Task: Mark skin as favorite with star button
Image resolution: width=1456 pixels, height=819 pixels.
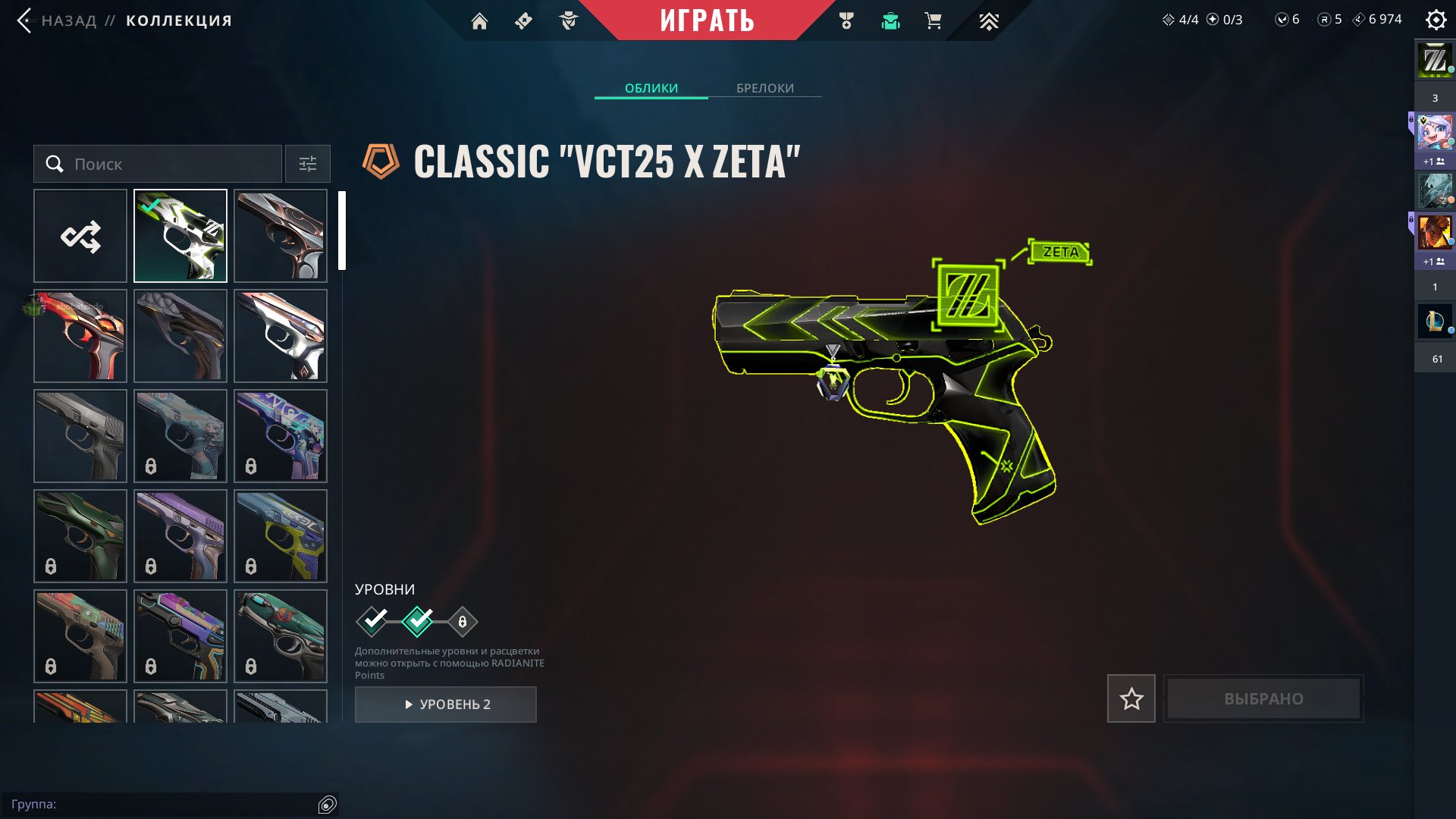Action: [1131, 698]
